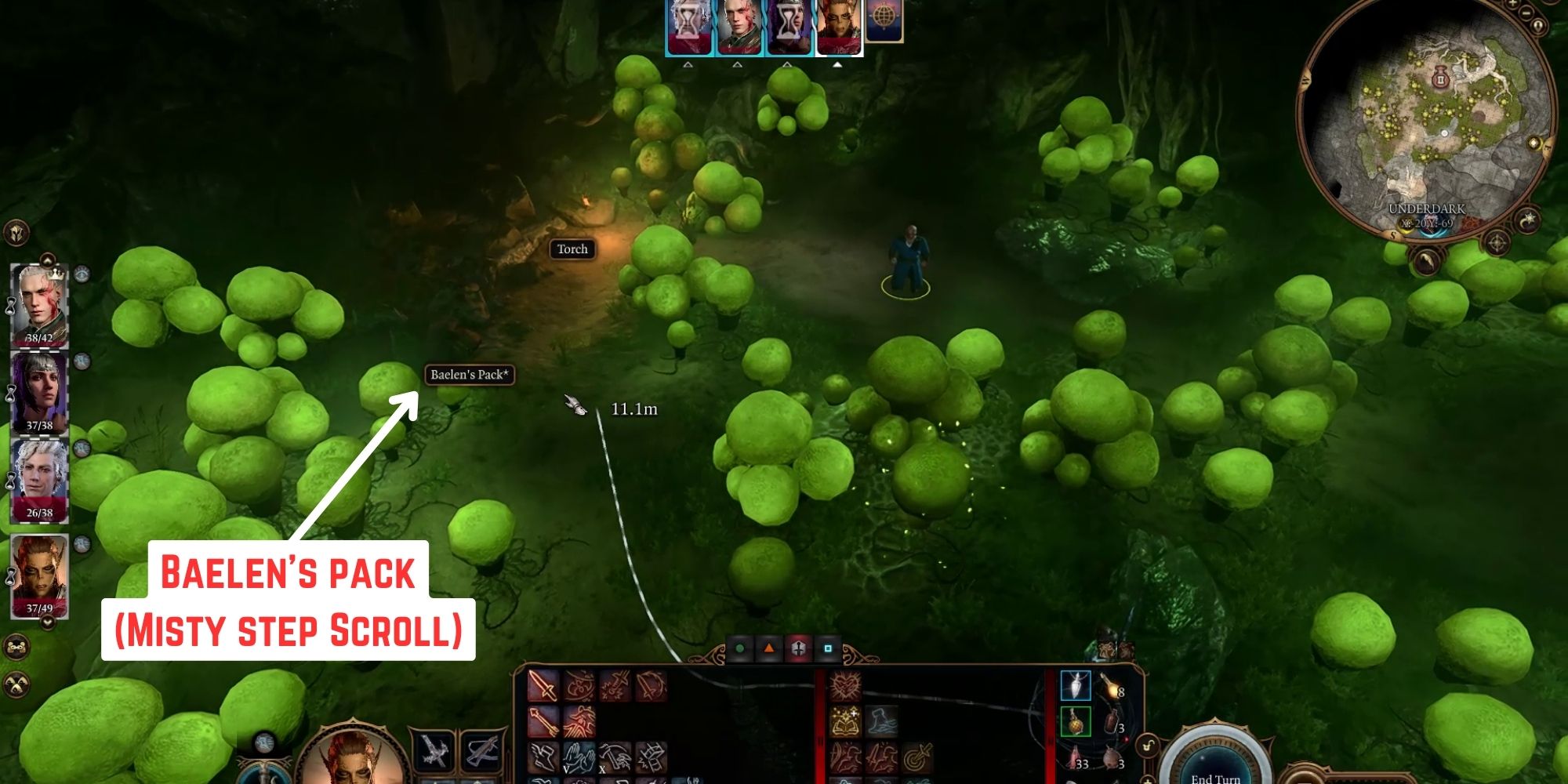
Task: Toggle the orange bonus-action filter
Action: tap(768, 649)
